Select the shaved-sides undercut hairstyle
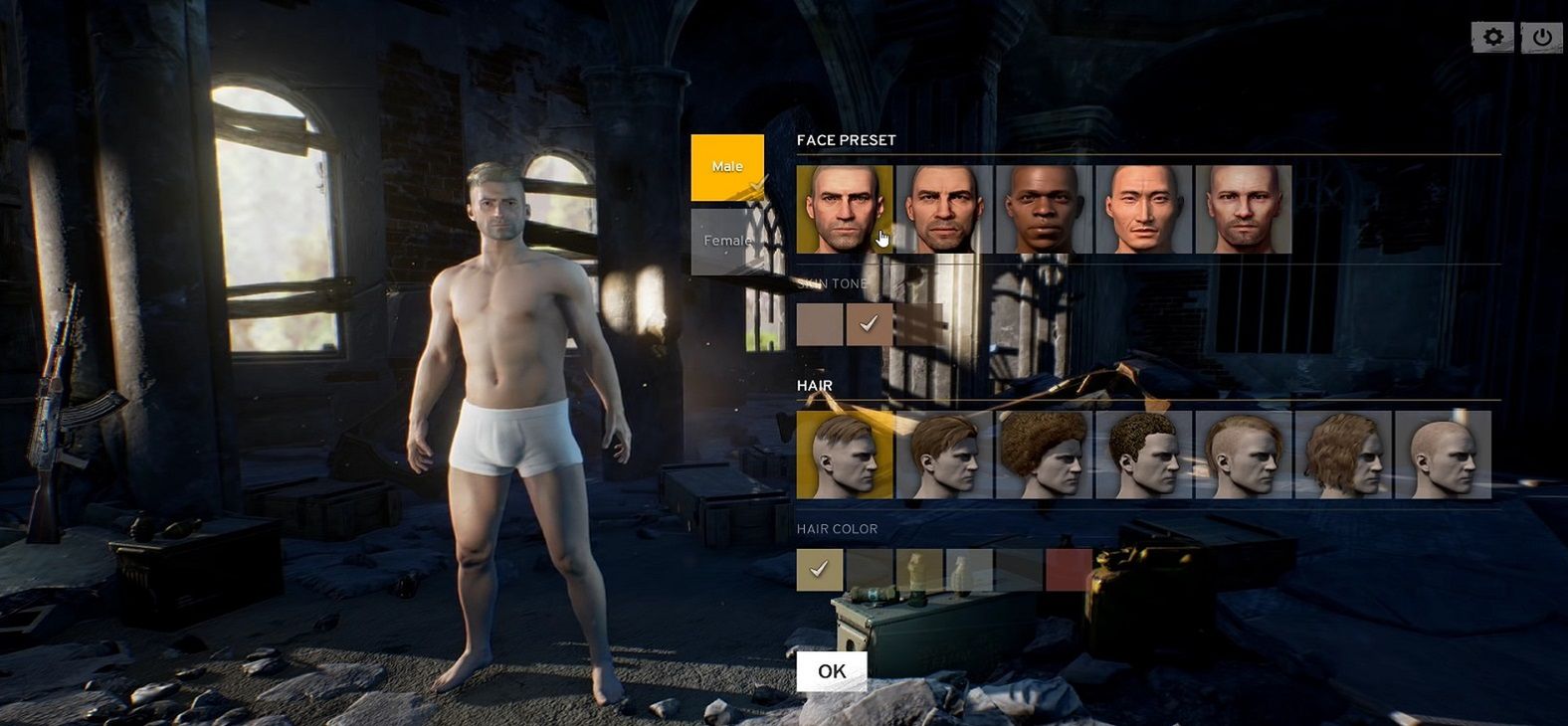Screen dimensions: 1568x726 point(1244,454)
